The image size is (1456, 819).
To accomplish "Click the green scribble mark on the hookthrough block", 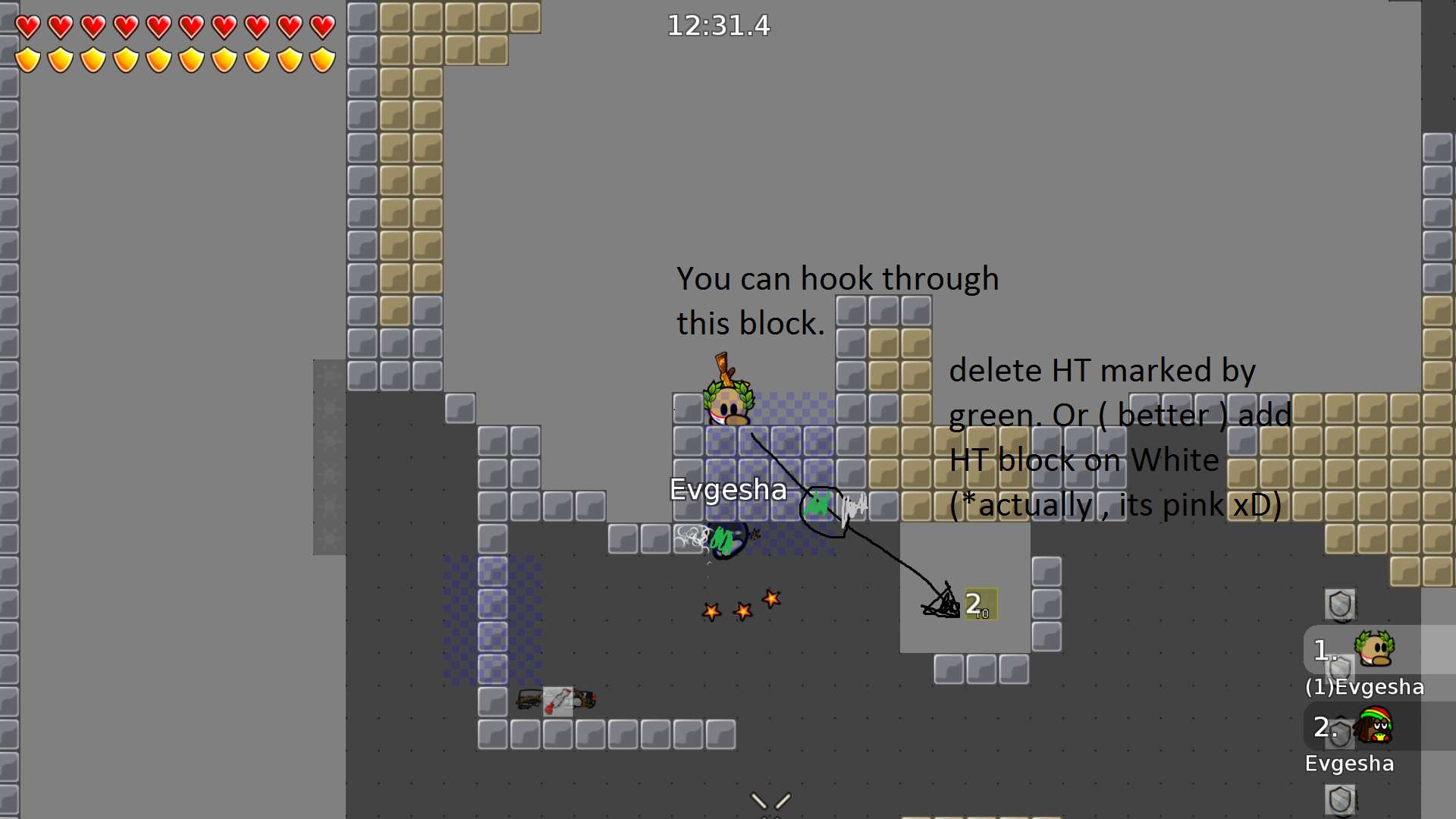I will 817,503.
